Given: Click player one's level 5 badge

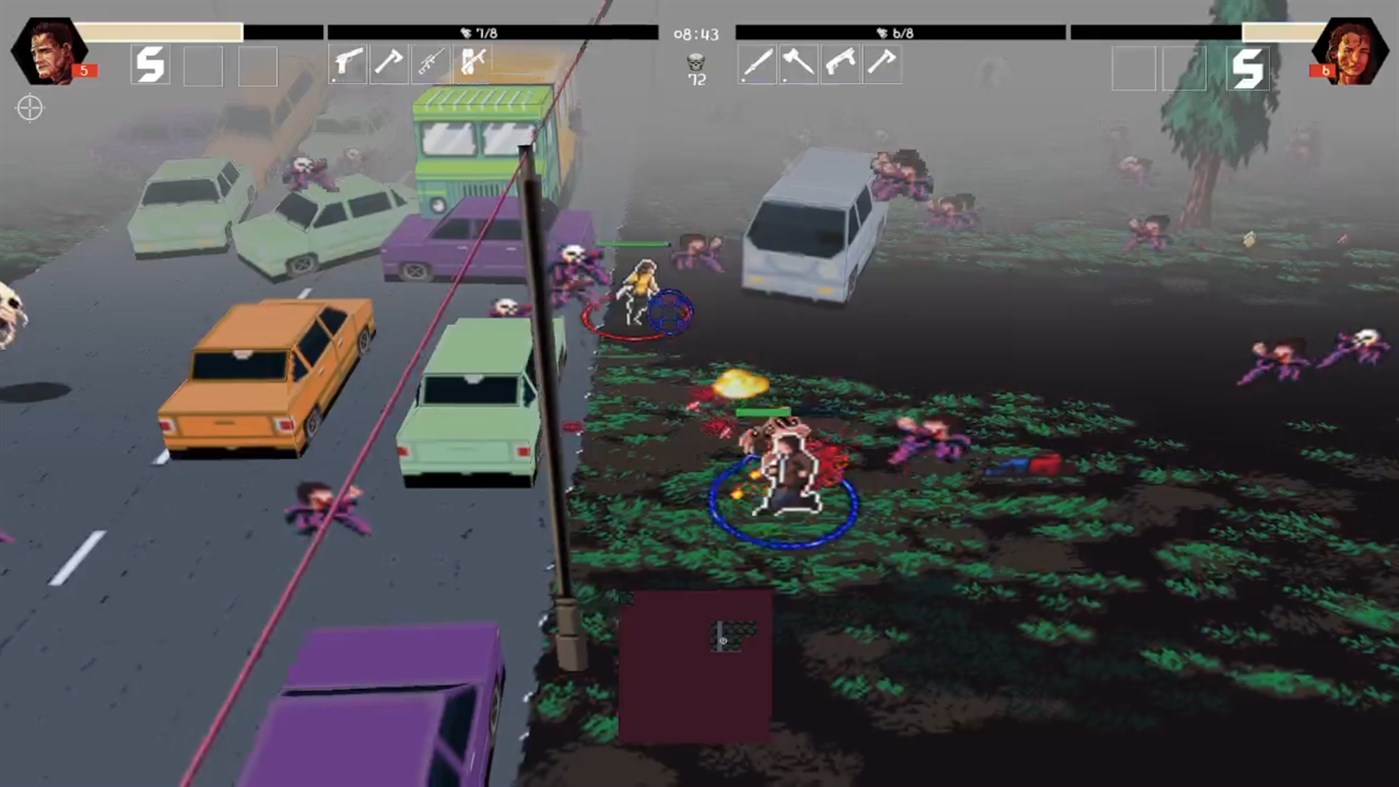Looking at the screenshot, I should (82, 70).
